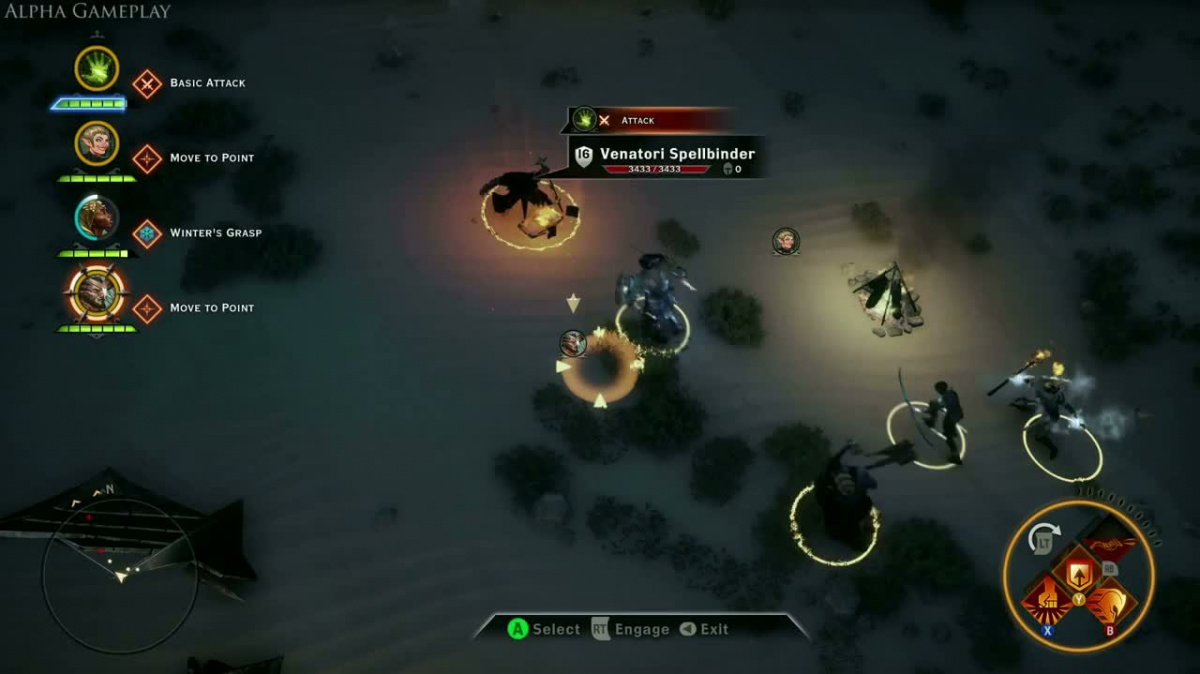Select the green hand Inquisitor portrait
Image resolution: width=1200 pixels, height=674 pixels.
(97, 69)
